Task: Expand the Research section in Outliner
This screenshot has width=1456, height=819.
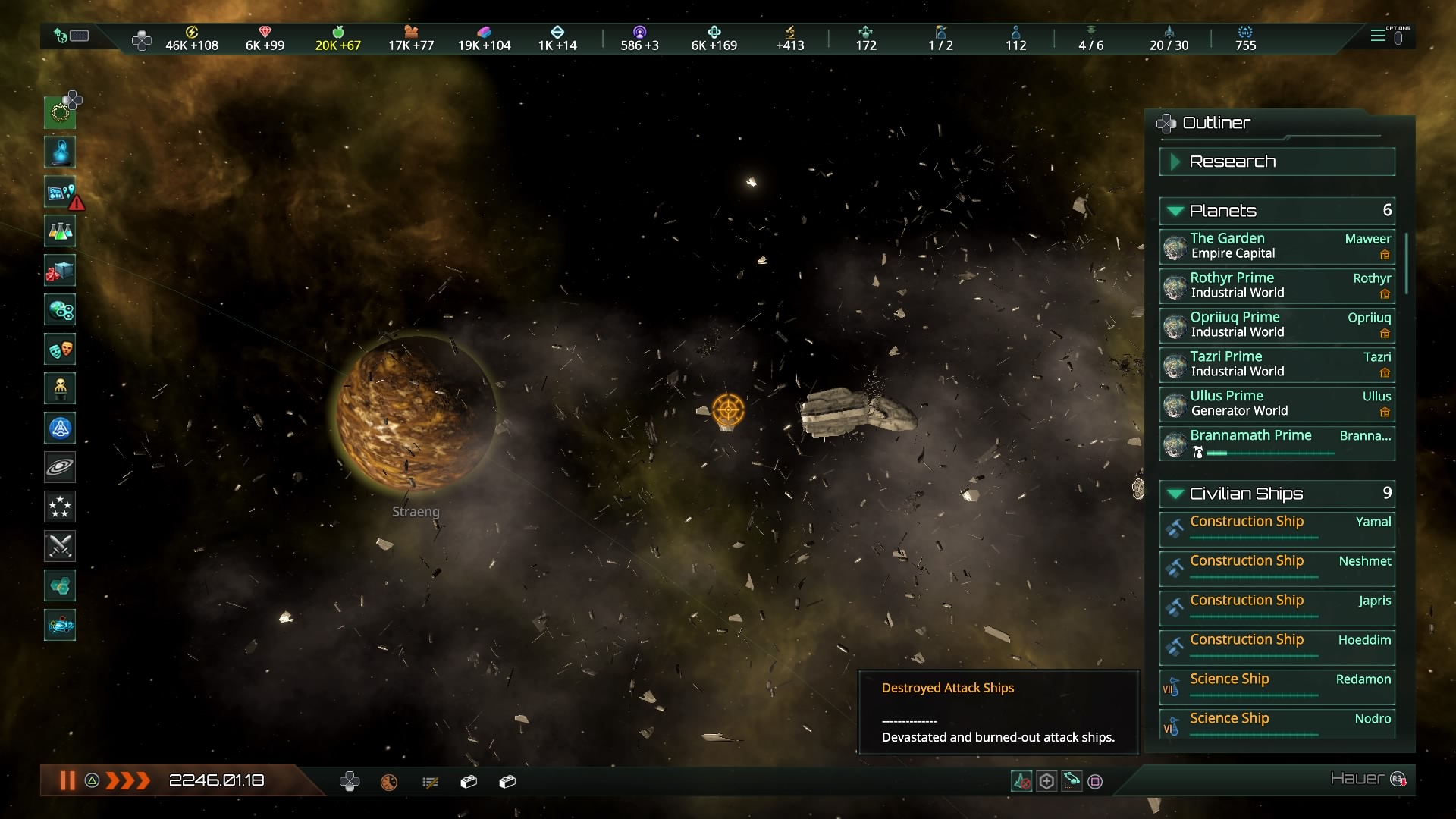Action: (1277, 162)
